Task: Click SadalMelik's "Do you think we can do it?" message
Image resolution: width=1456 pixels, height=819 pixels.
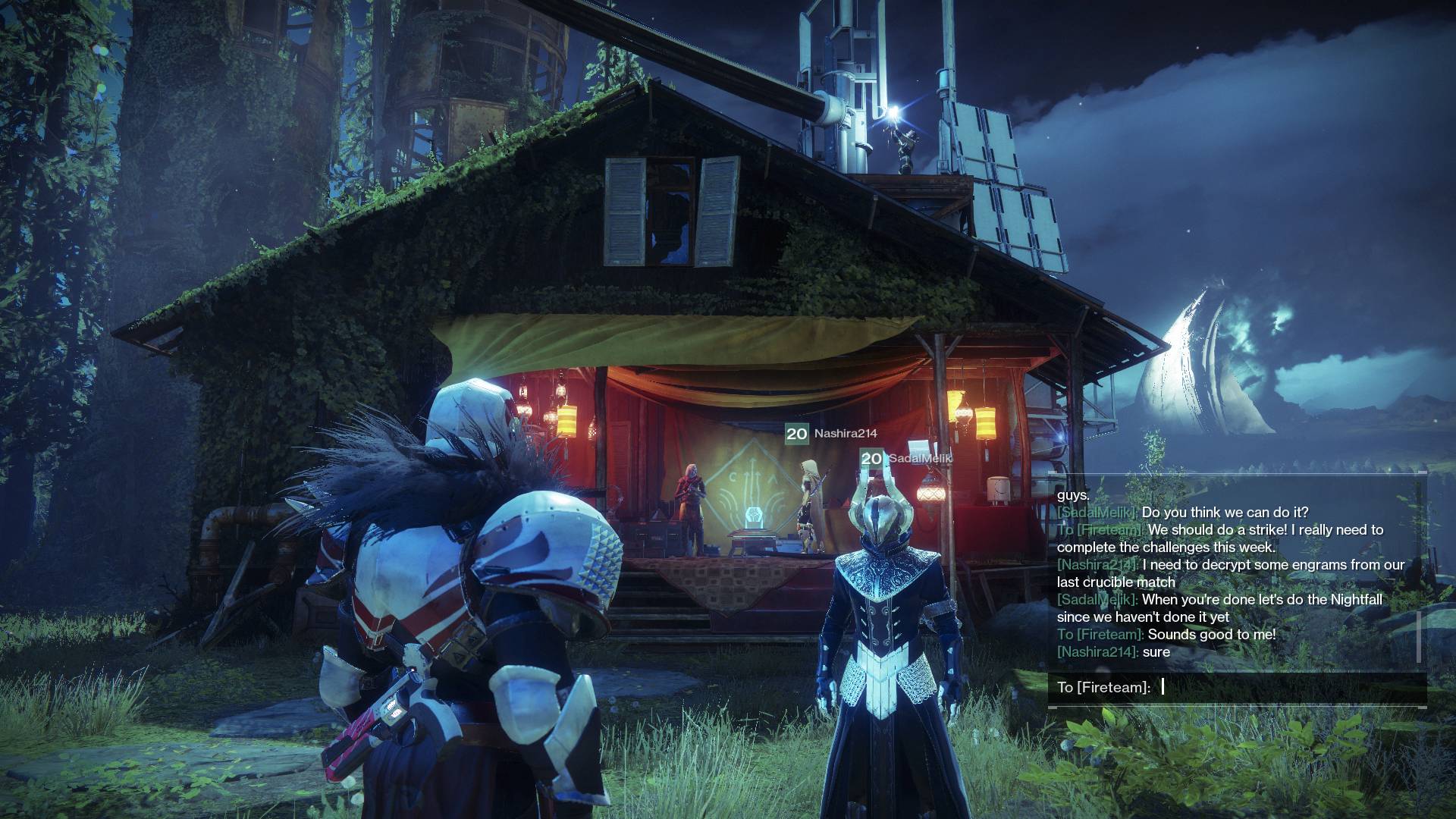Action: pos(1182,513)
